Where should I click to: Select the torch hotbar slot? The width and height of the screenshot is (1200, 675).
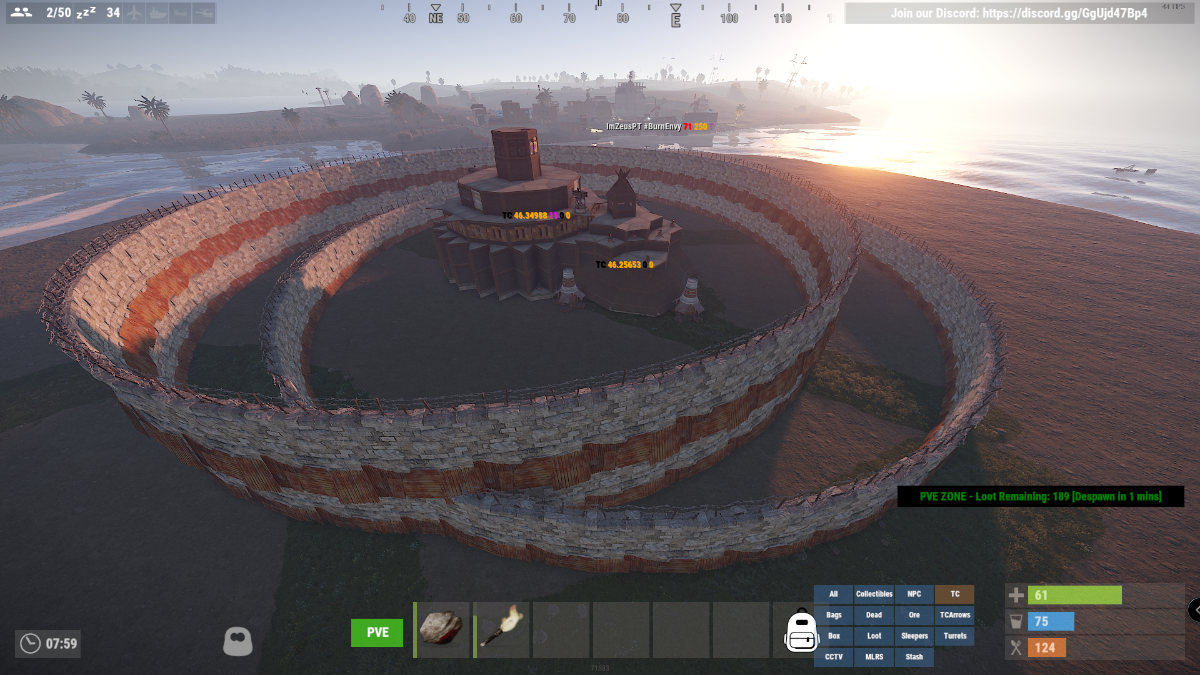point(501,629)
